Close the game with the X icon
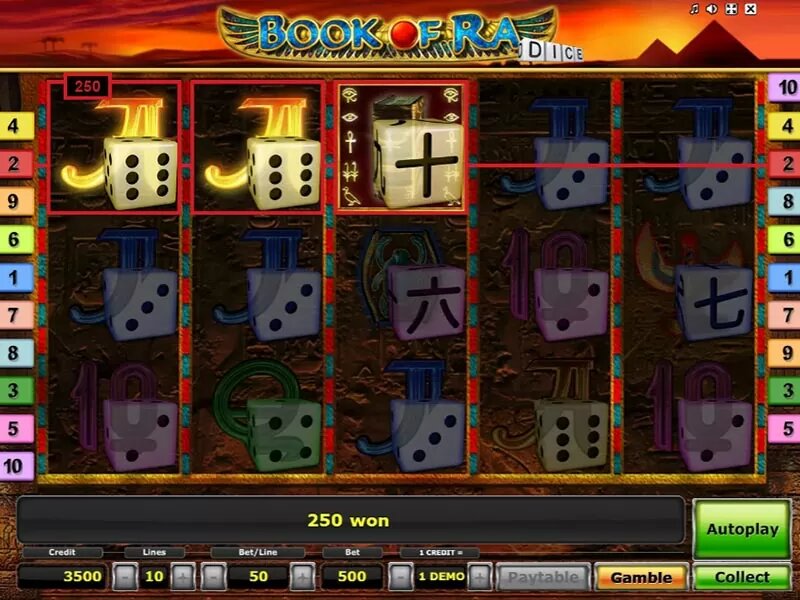 (x=748, y=9)
